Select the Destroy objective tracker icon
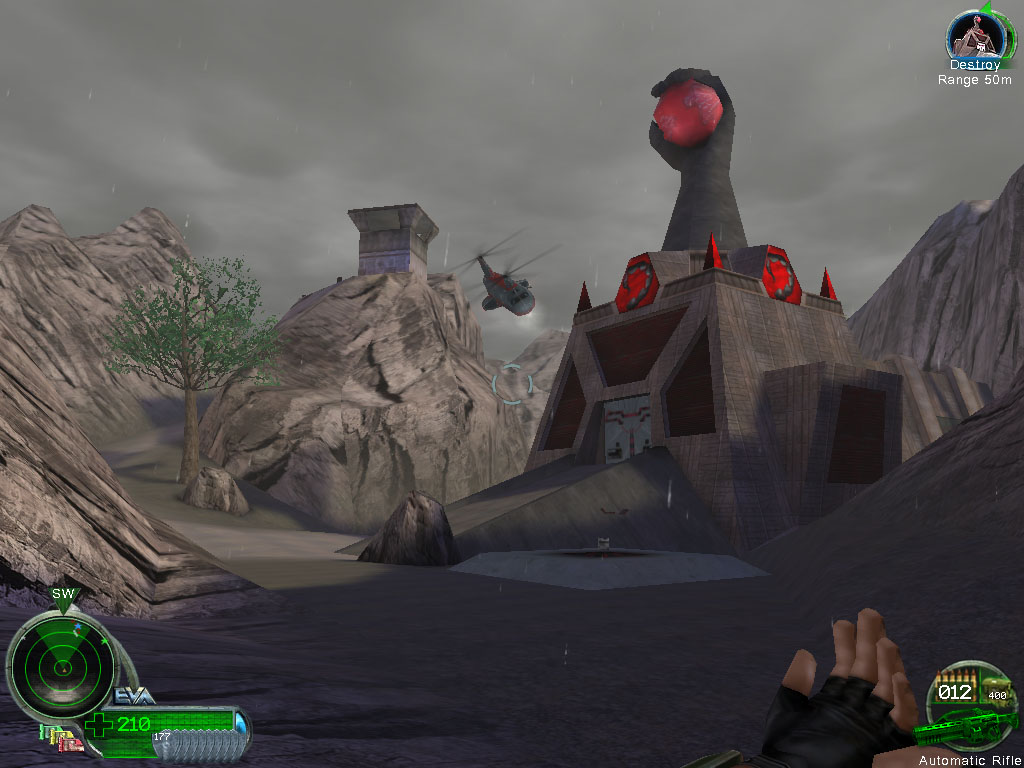 tap(974, 36)
